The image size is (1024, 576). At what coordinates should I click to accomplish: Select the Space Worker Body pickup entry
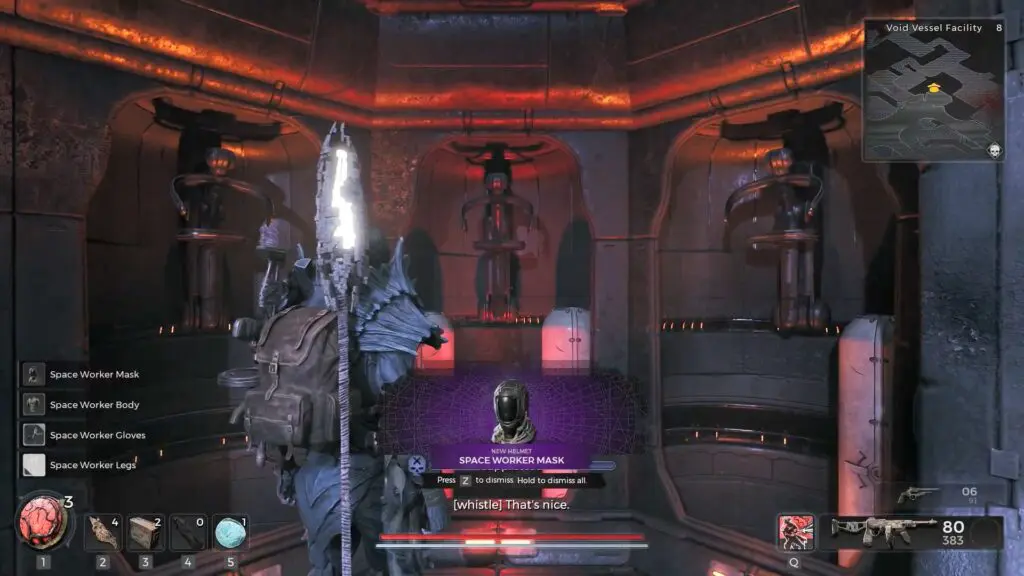(81, 405)
